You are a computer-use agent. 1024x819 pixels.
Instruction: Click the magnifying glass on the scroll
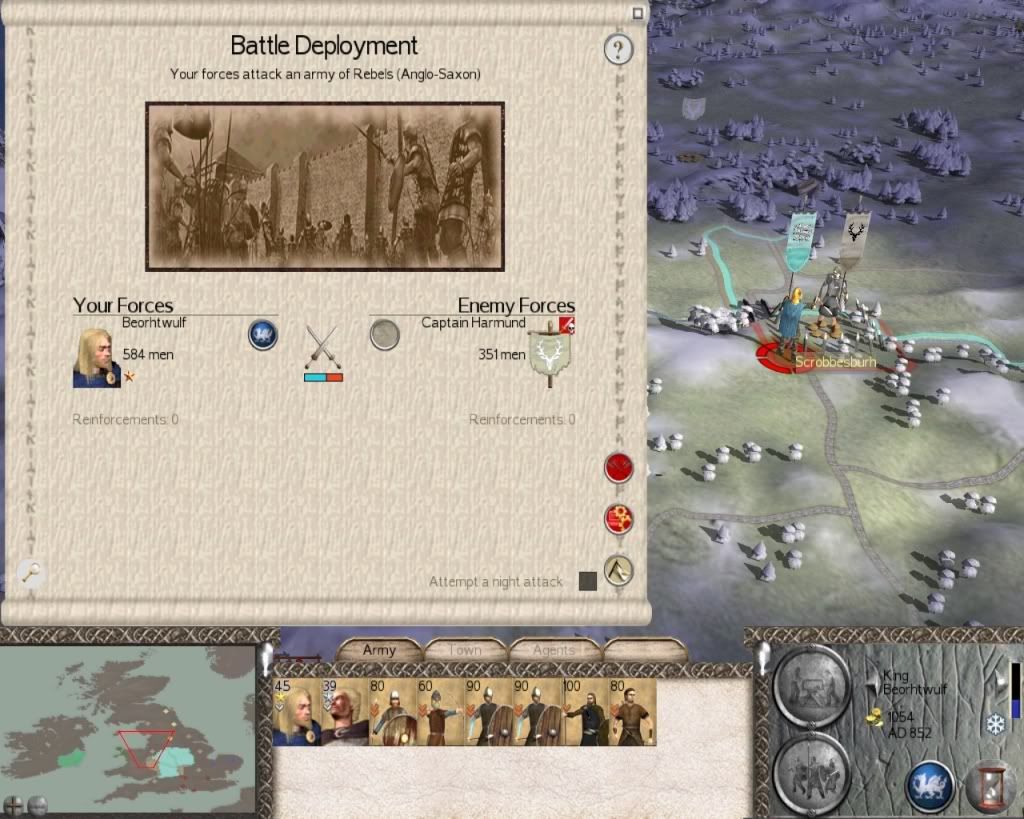tap(32, 572)
